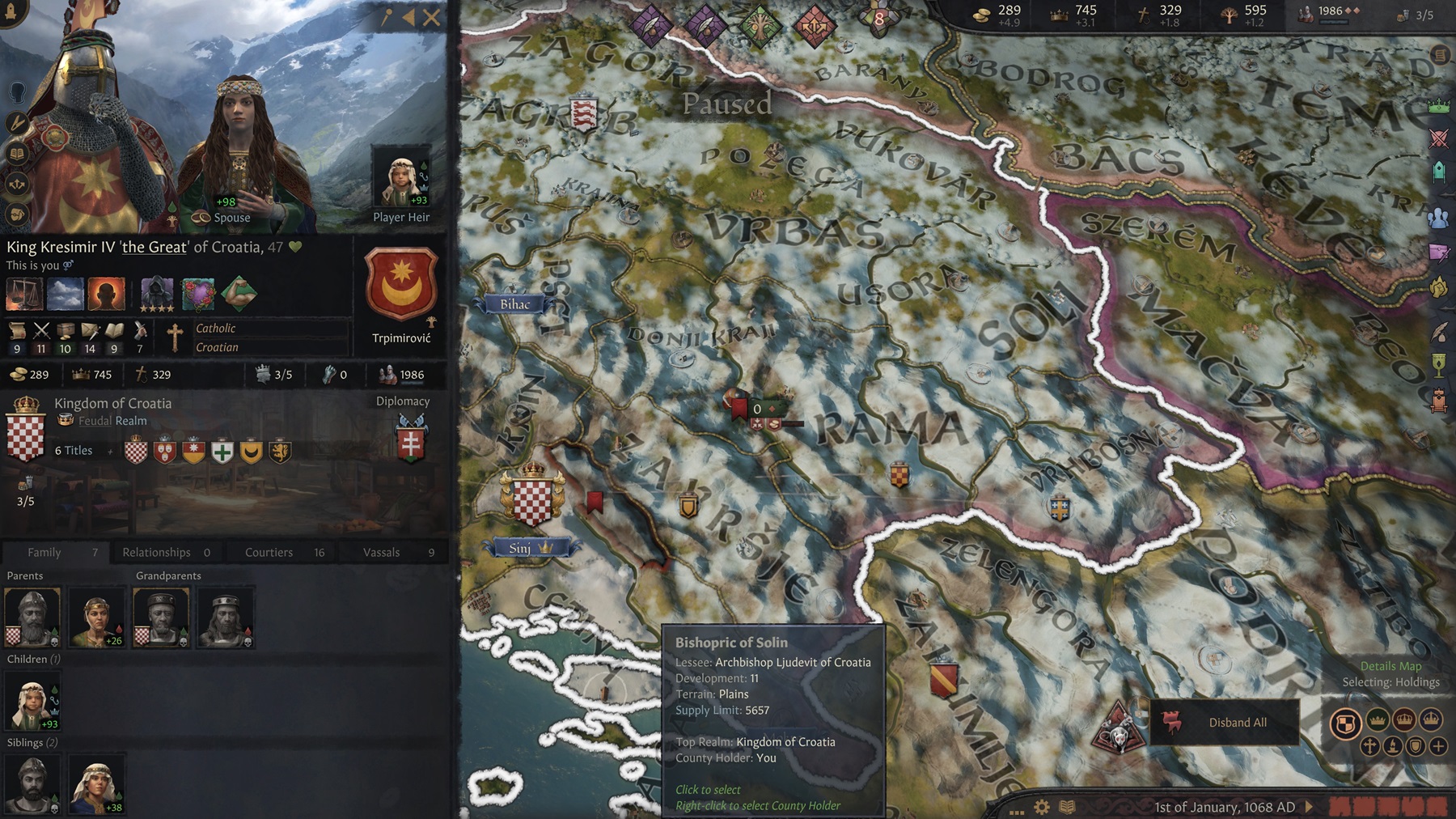Select the Sinj capital label
The image size is (1456, 819).
click(x=521, y=549)
